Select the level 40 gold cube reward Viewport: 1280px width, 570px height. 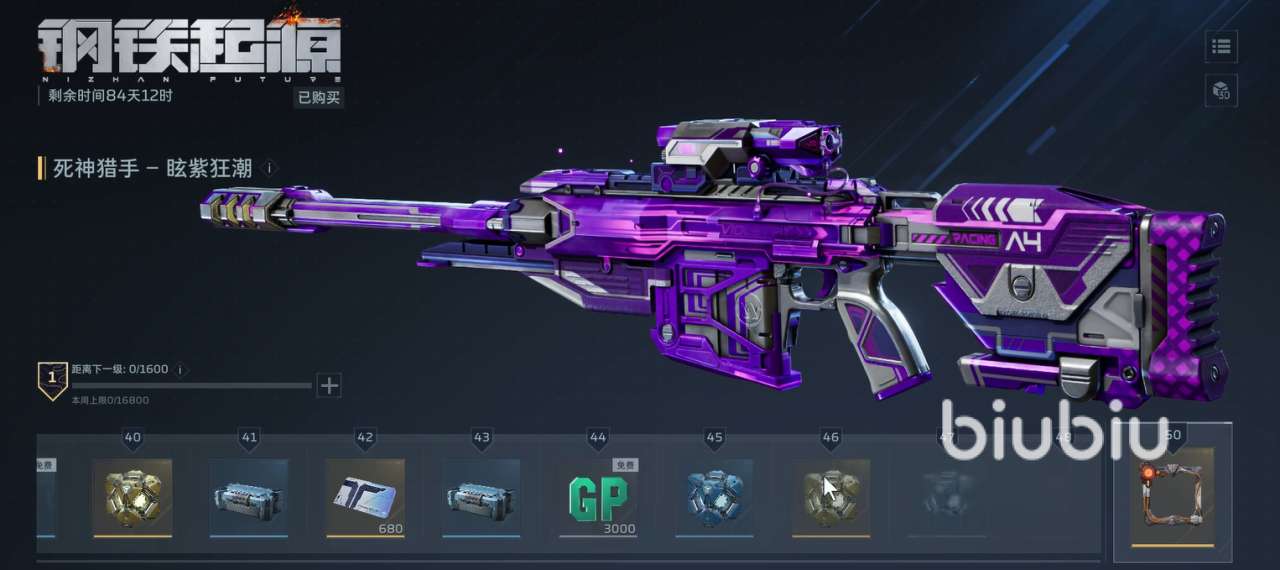(x=132, y=497)
